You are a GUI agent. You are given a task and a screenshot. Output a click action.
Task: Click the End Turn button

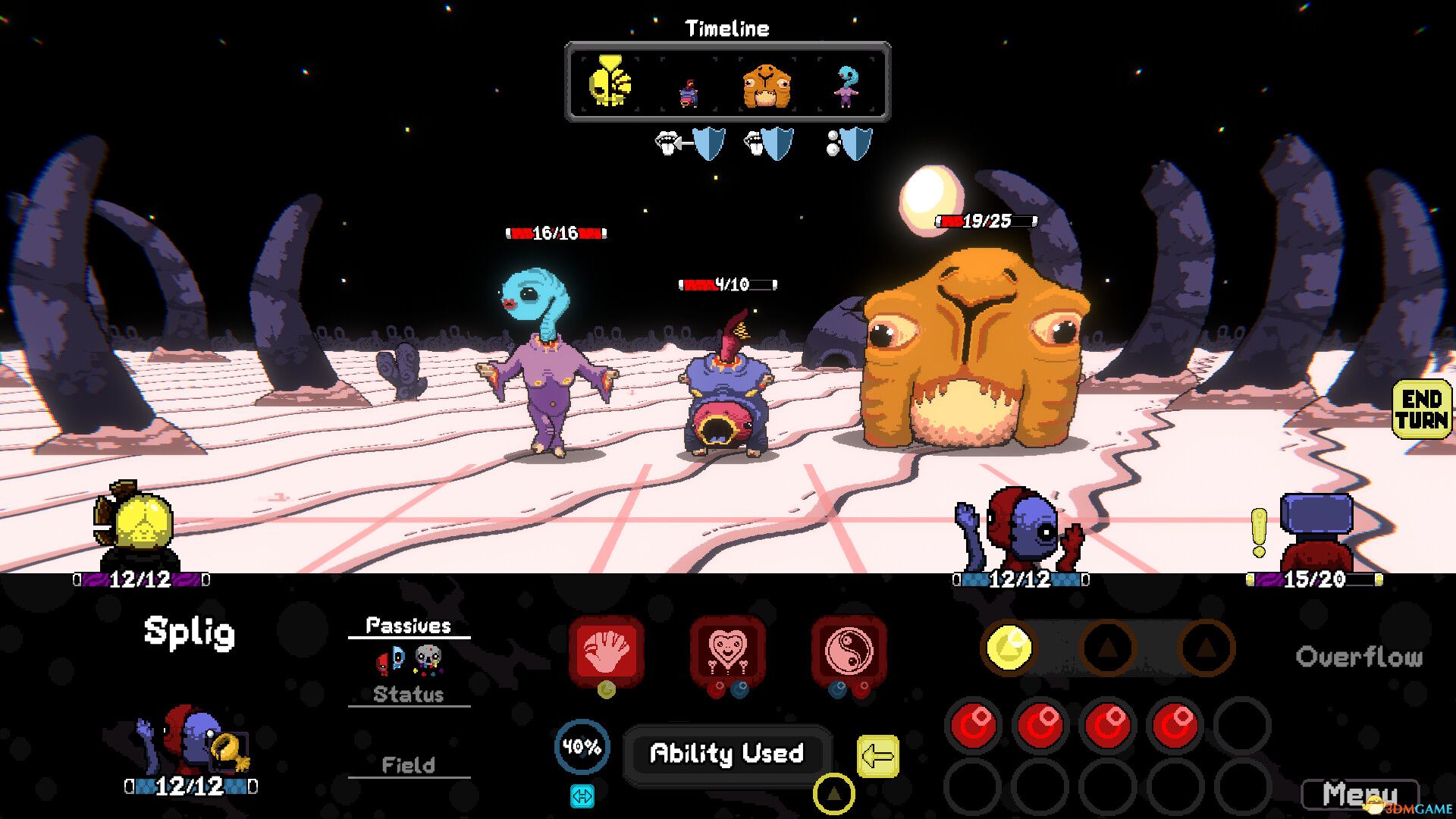[x=1421, y=409]
